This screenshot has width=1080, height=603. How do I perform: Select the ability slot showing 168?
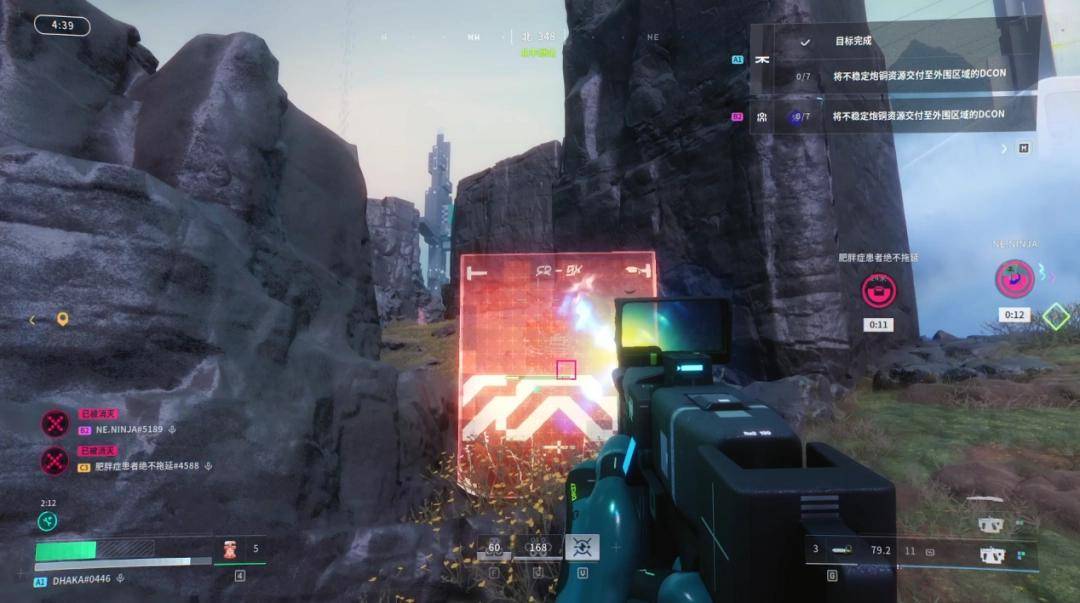click(538, 548)
